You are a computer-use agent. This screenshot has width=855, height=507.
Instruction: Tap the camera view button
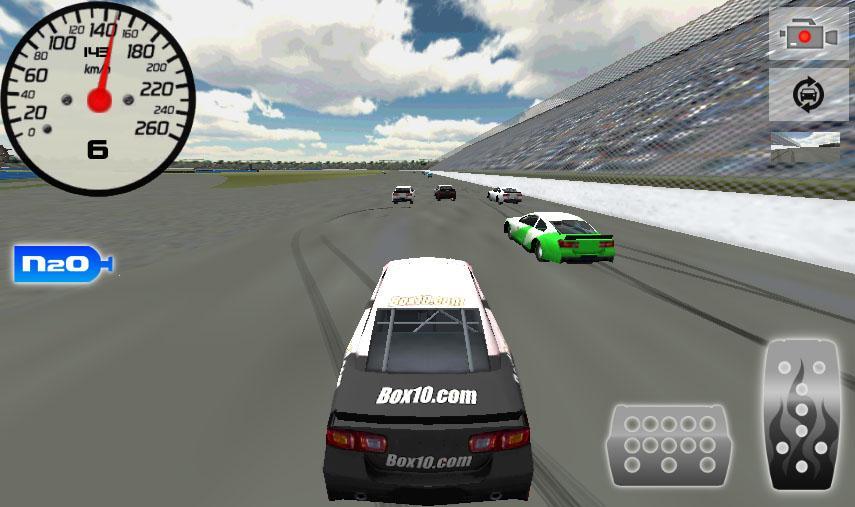(808, 35)
